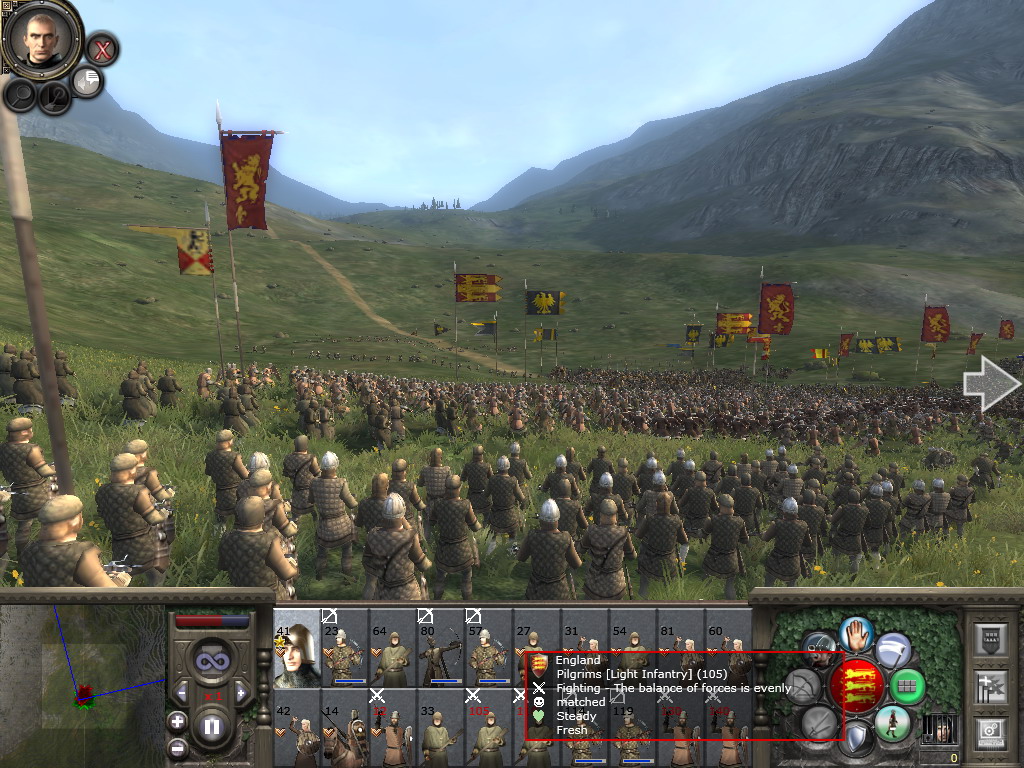Zoom in the minimap with plus

point(177,721)
